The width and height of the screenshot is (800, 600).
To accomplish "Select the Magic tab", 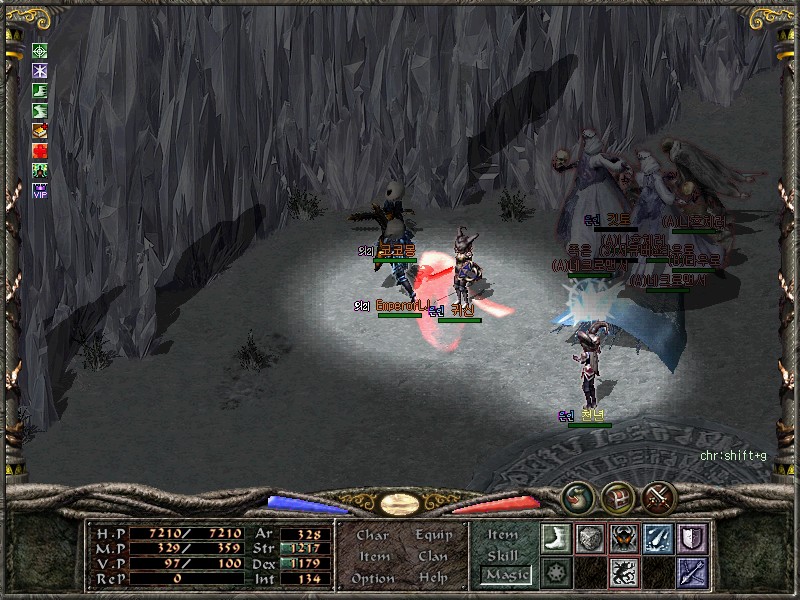I will pyautogui.click(x=505, y=575).
